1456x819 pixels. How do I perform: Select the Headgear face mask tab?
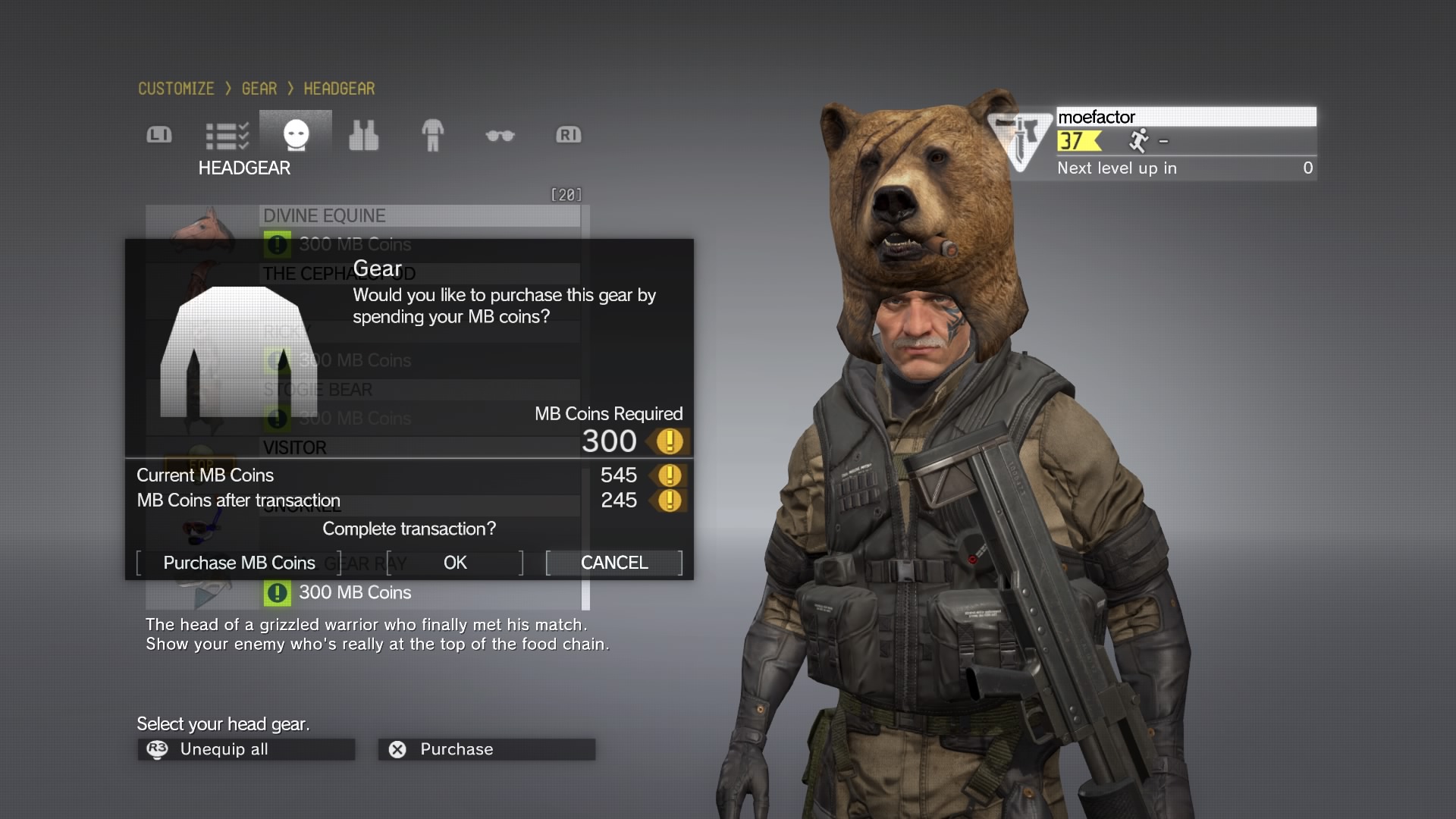(296, 136)
